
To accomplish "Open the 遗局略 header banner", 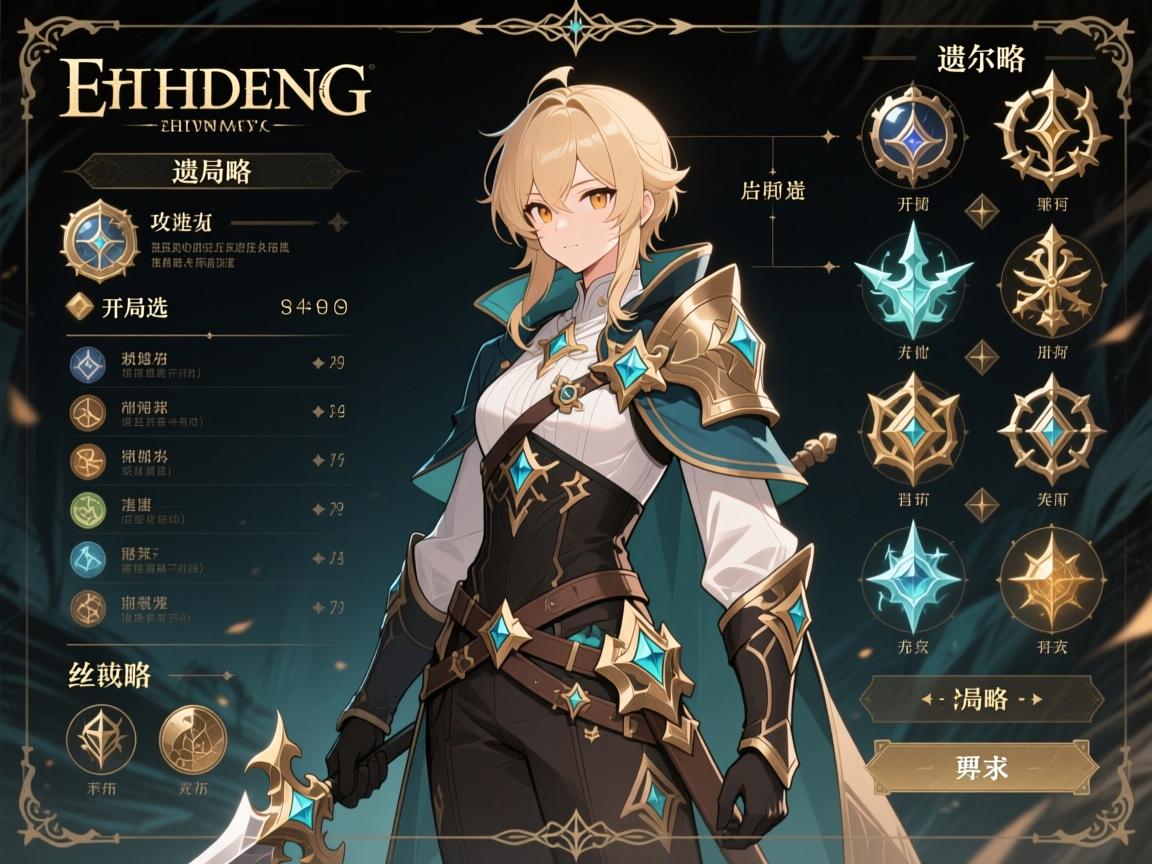I will point(204,170).
